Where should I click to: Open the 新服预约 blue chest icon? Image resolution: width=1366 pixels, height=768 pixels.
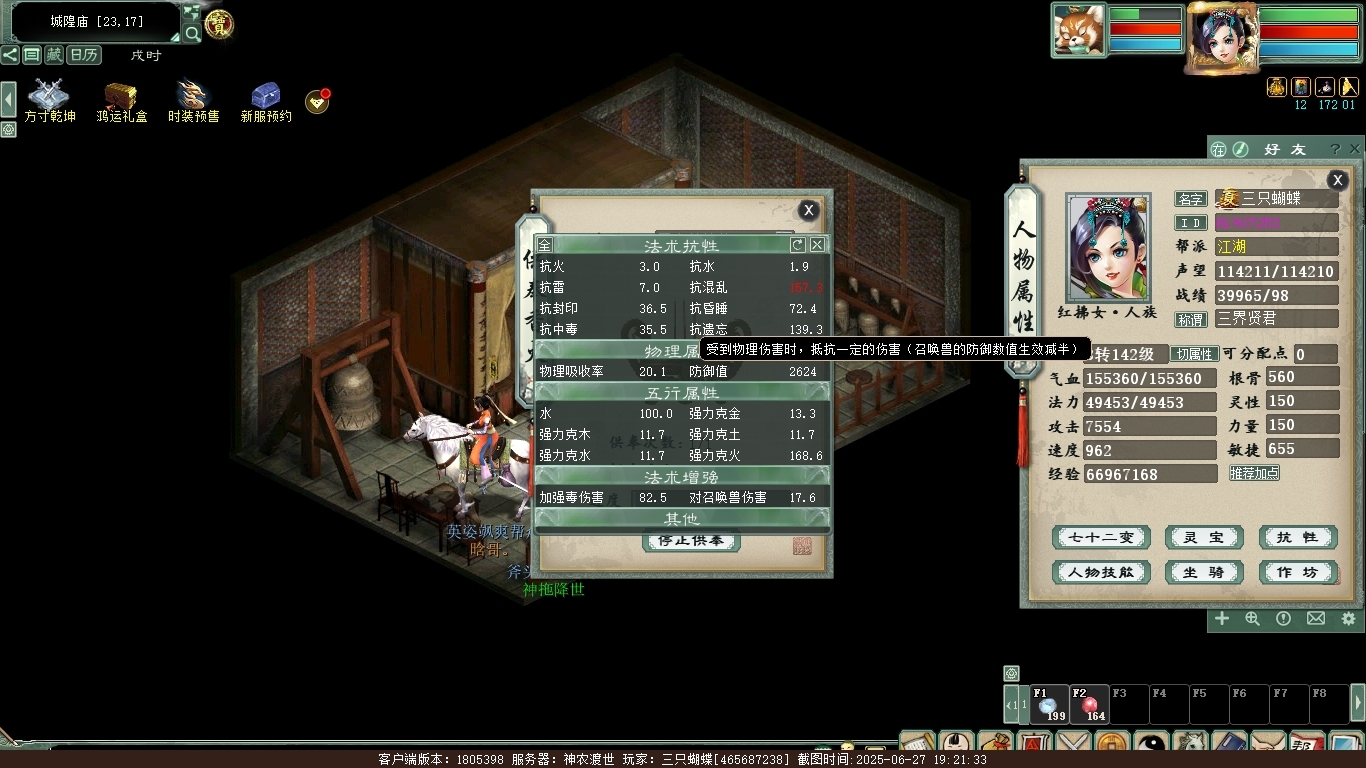click(x=266, y=101)
